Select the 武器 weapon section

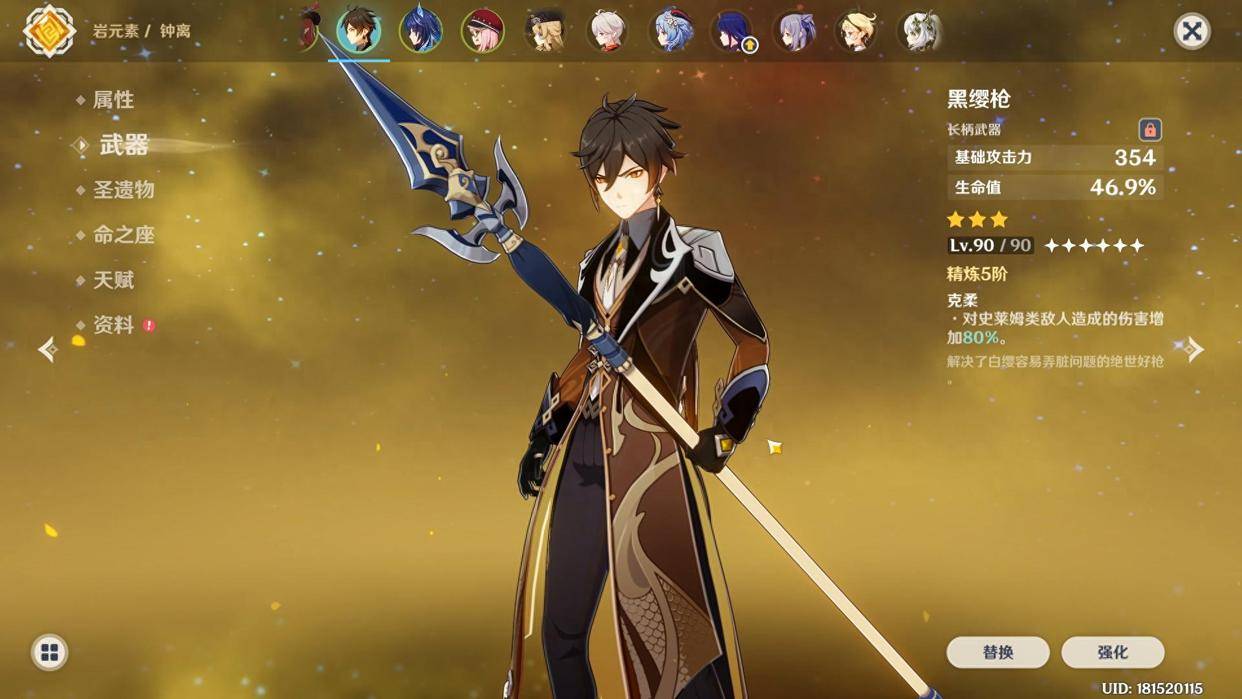(124, 146)
